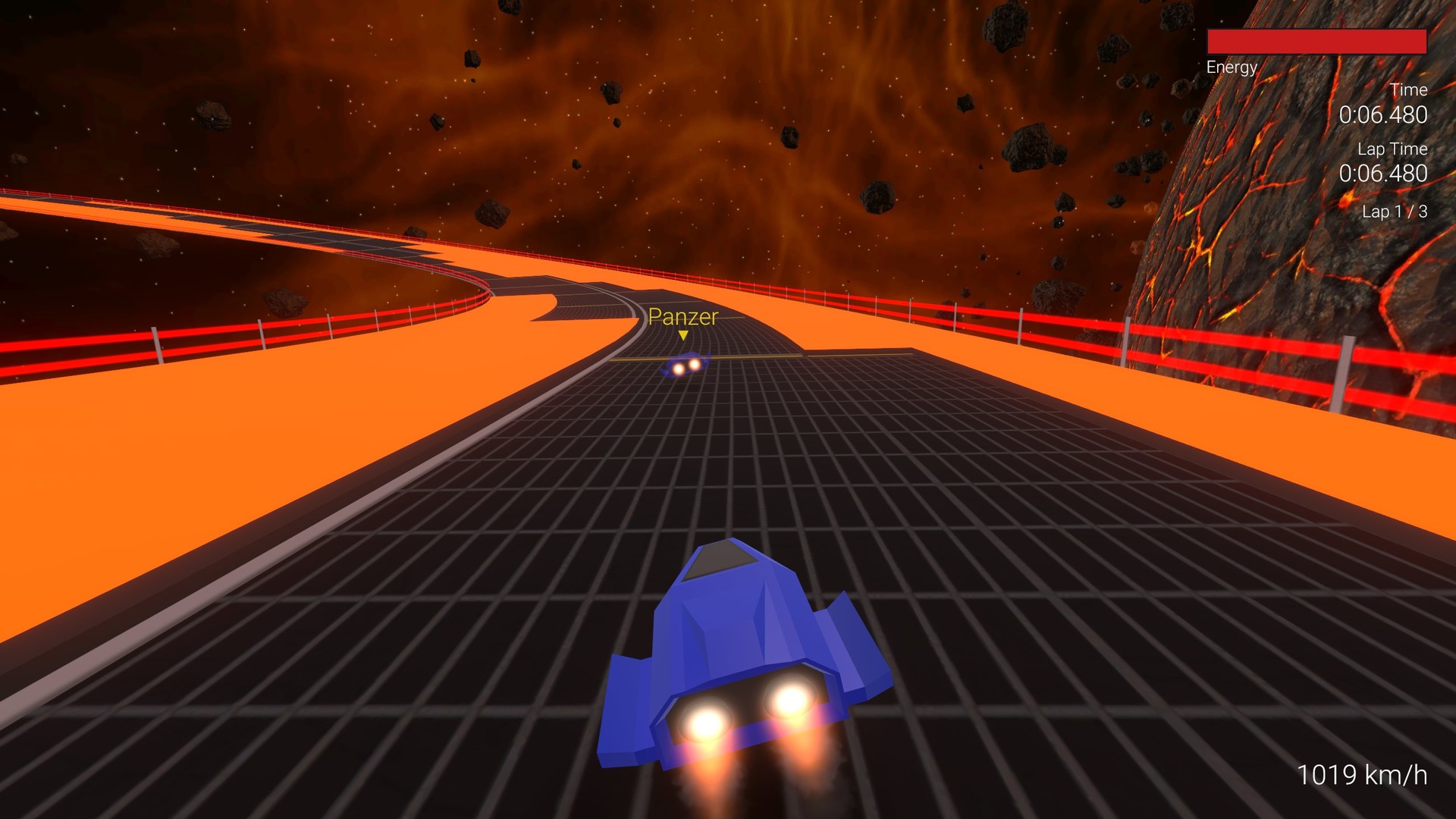Expand the Time counter panel

pyautogui.click(x=1408, y=89)
